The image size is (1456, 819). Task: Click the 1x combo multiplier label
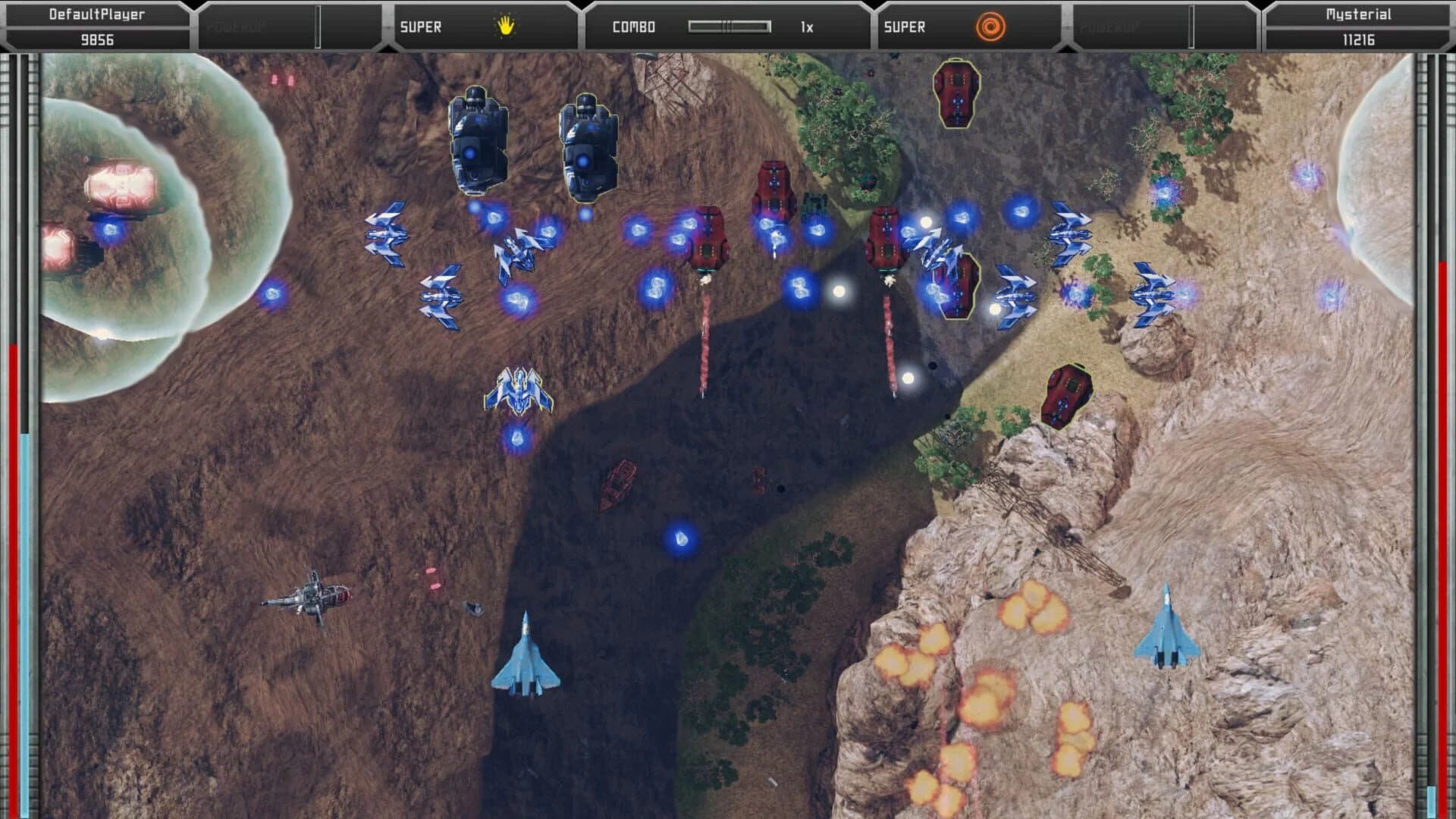click(x=806, y=25)
